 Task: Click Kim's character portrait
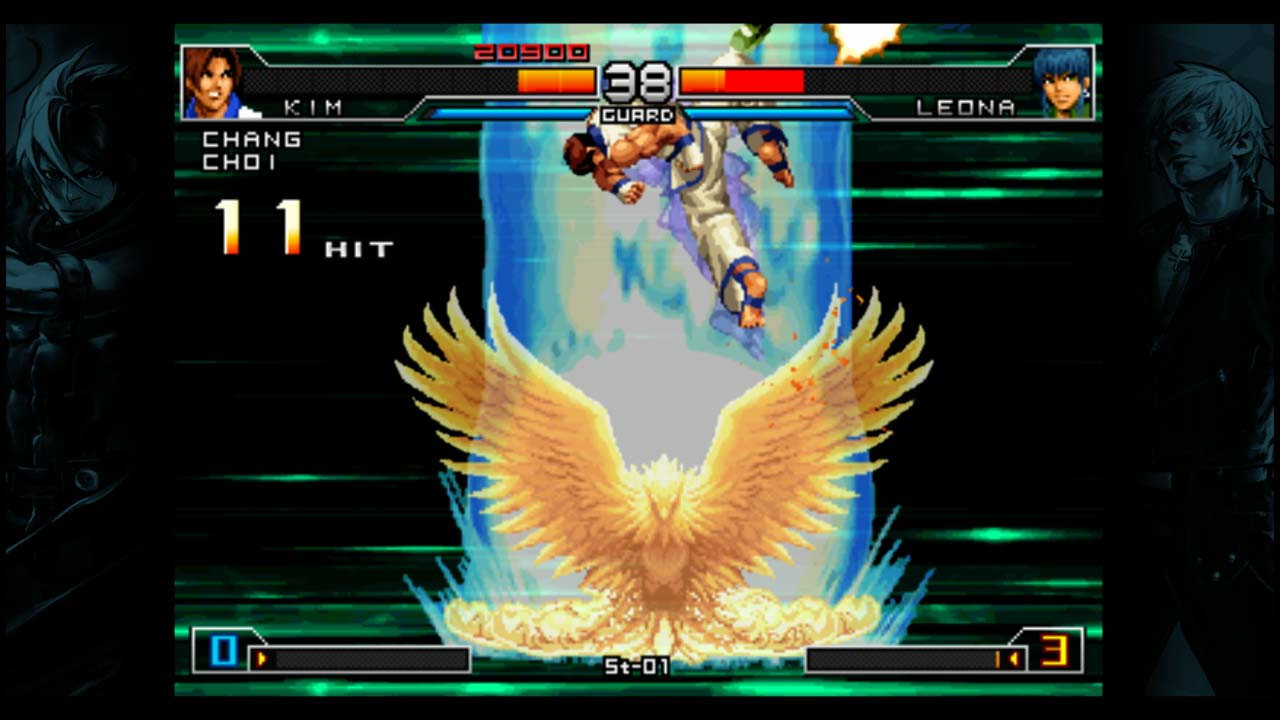point(213,83)
